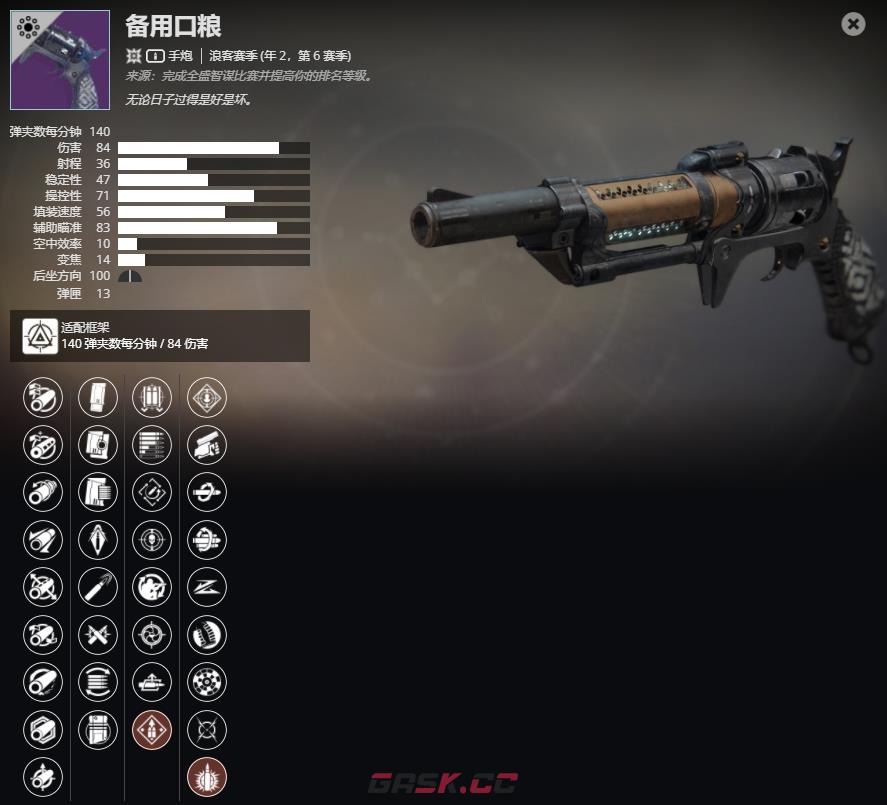The height and width of the screenshot is (805, 887).
Task: Select the crossed sparking bullets magazine perk
Action: pyautogui.click(x=98, y=635)
